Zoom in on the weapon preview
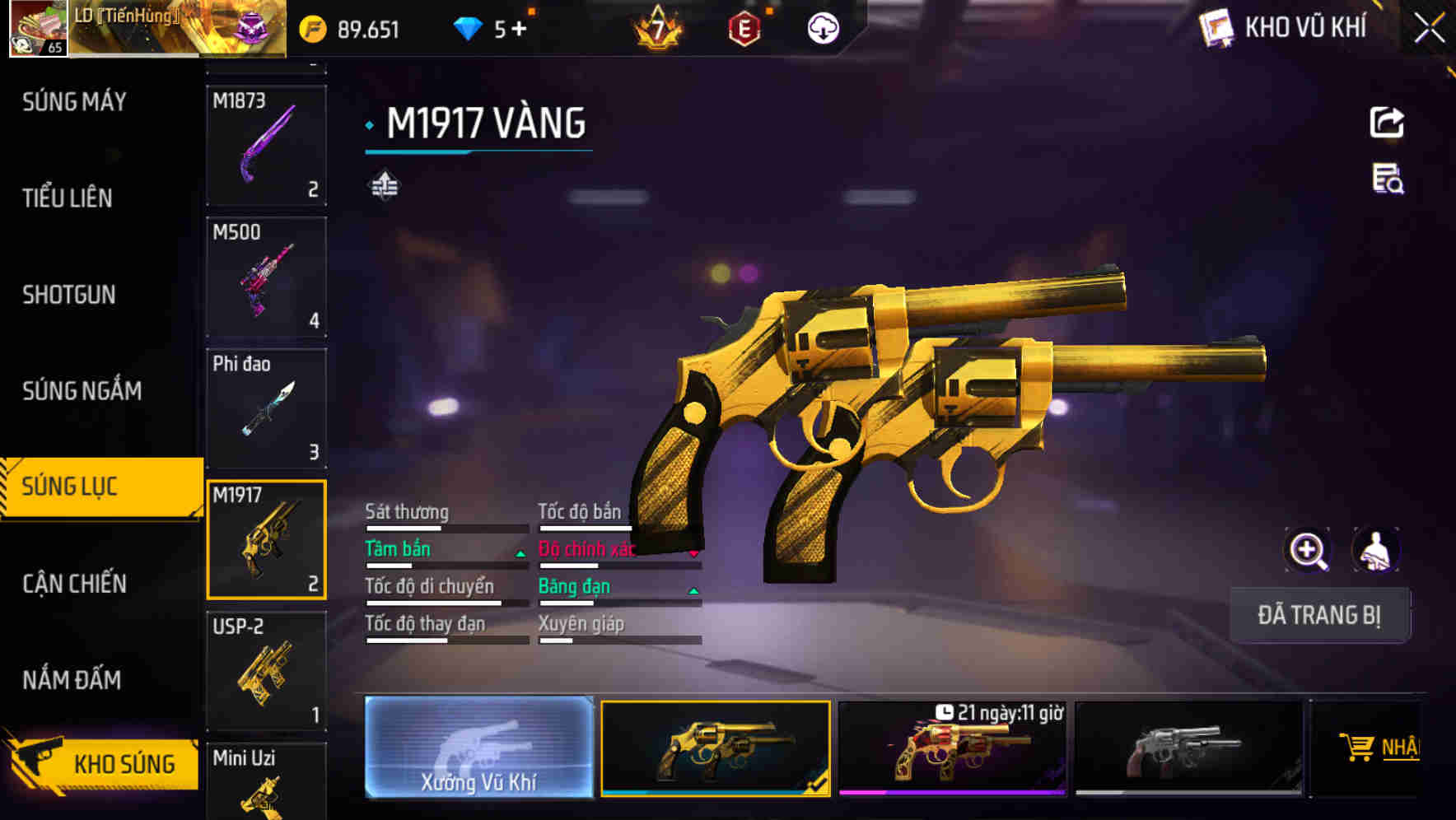Viewport: 1456px width, 820px height. click(x=1308, y=551)
